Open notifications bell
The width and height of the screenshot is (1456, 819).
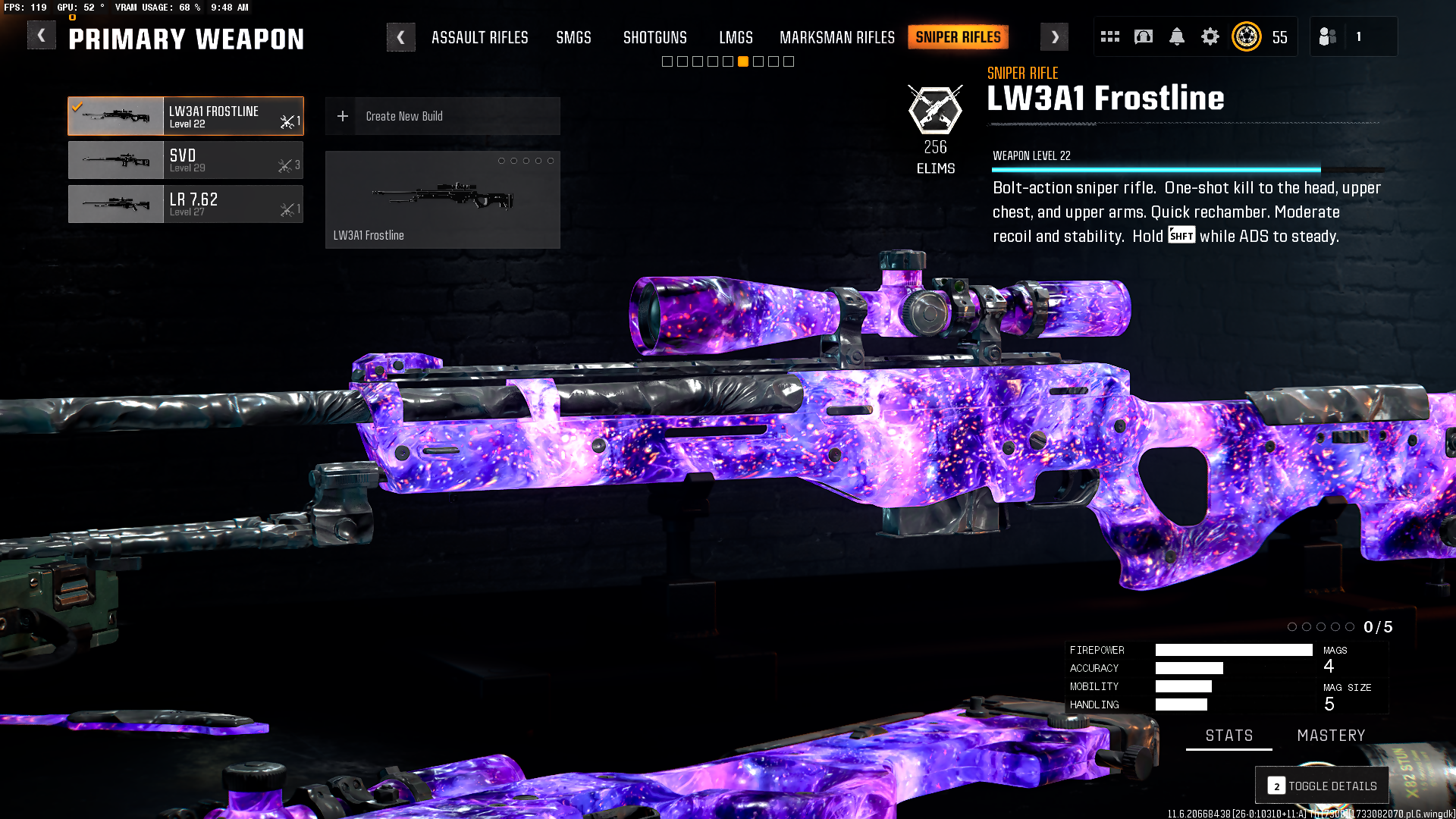point(1176,36)
